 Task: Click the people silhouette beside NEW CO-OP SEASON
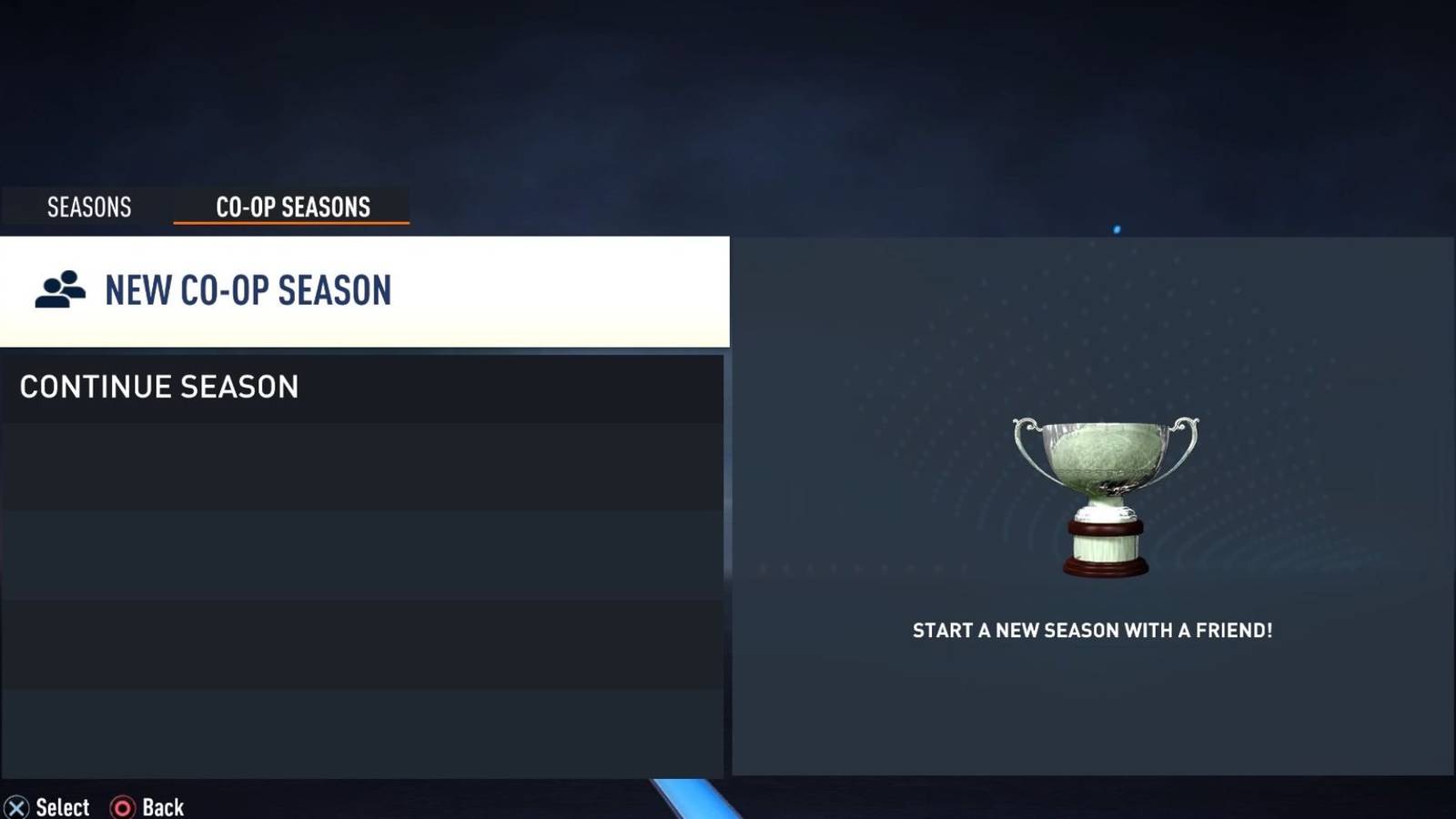click(x=59, y=289)
